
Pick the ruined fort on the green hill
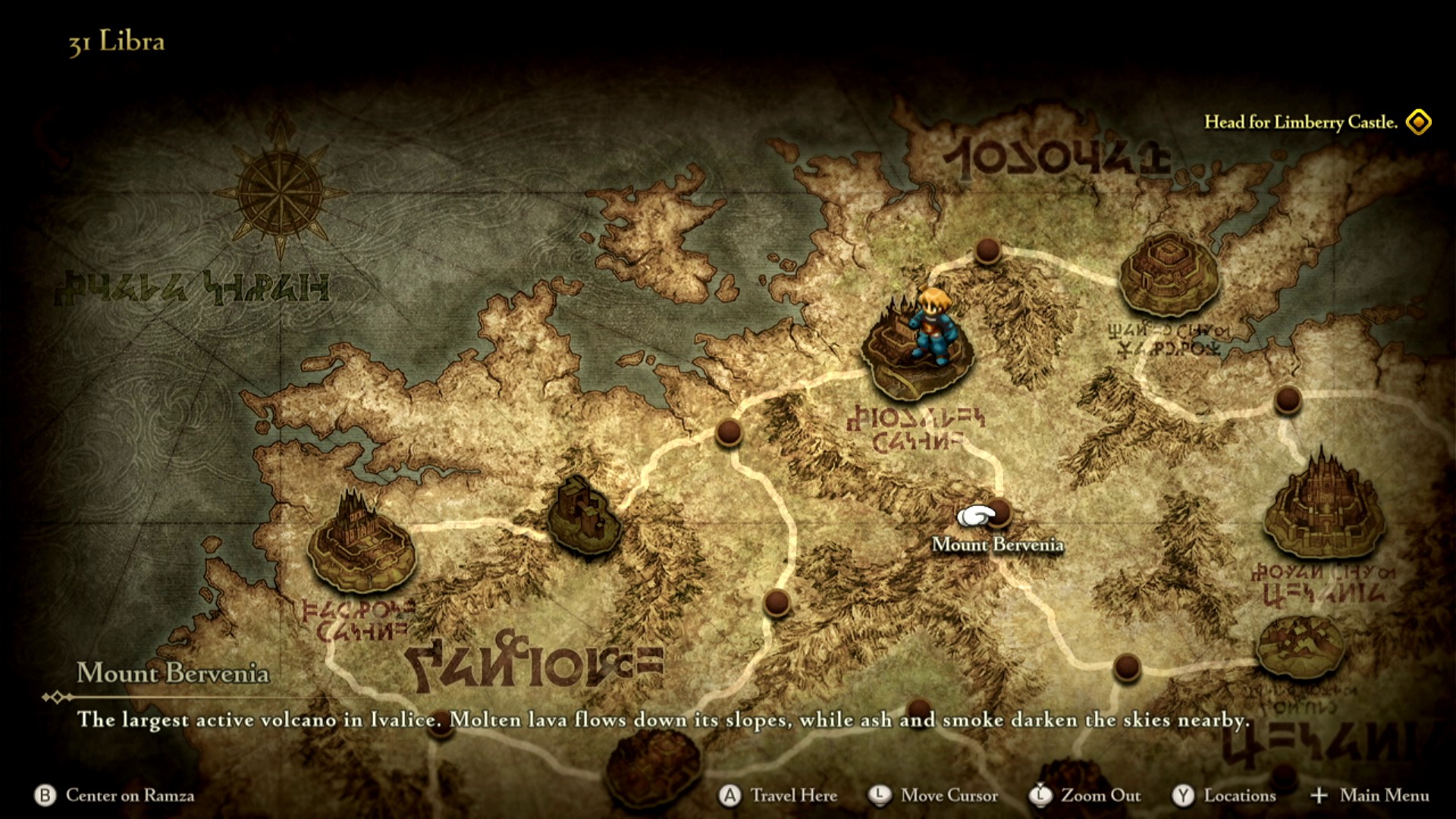tap(582, 516)
